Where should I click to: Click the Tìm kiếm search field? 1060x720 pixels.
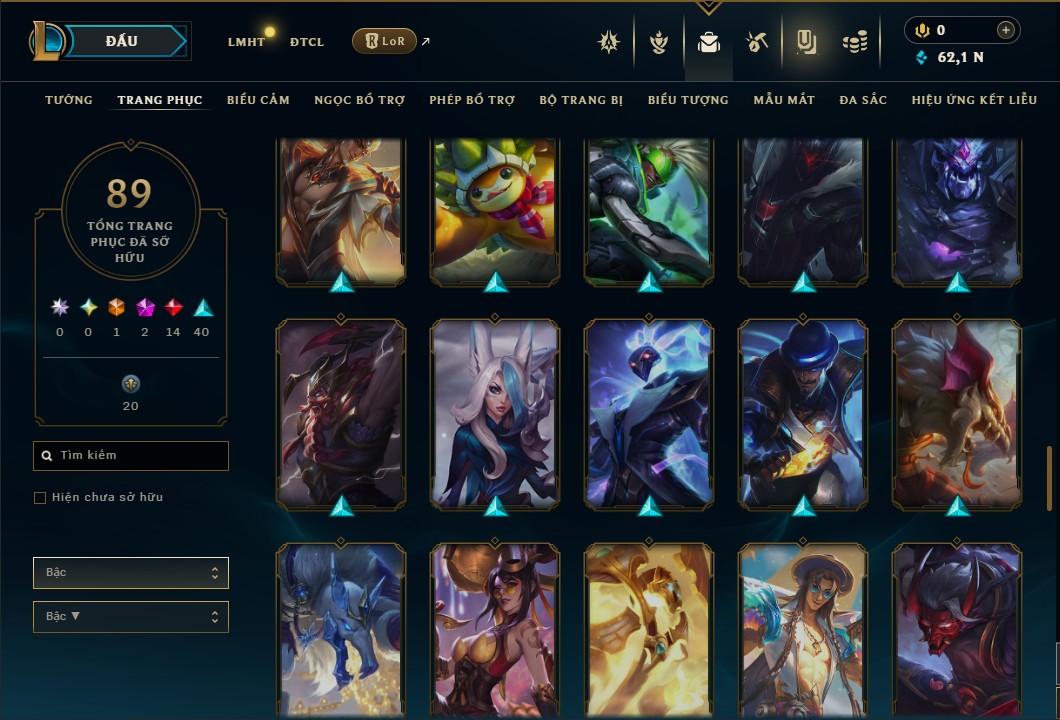point(131,456)
